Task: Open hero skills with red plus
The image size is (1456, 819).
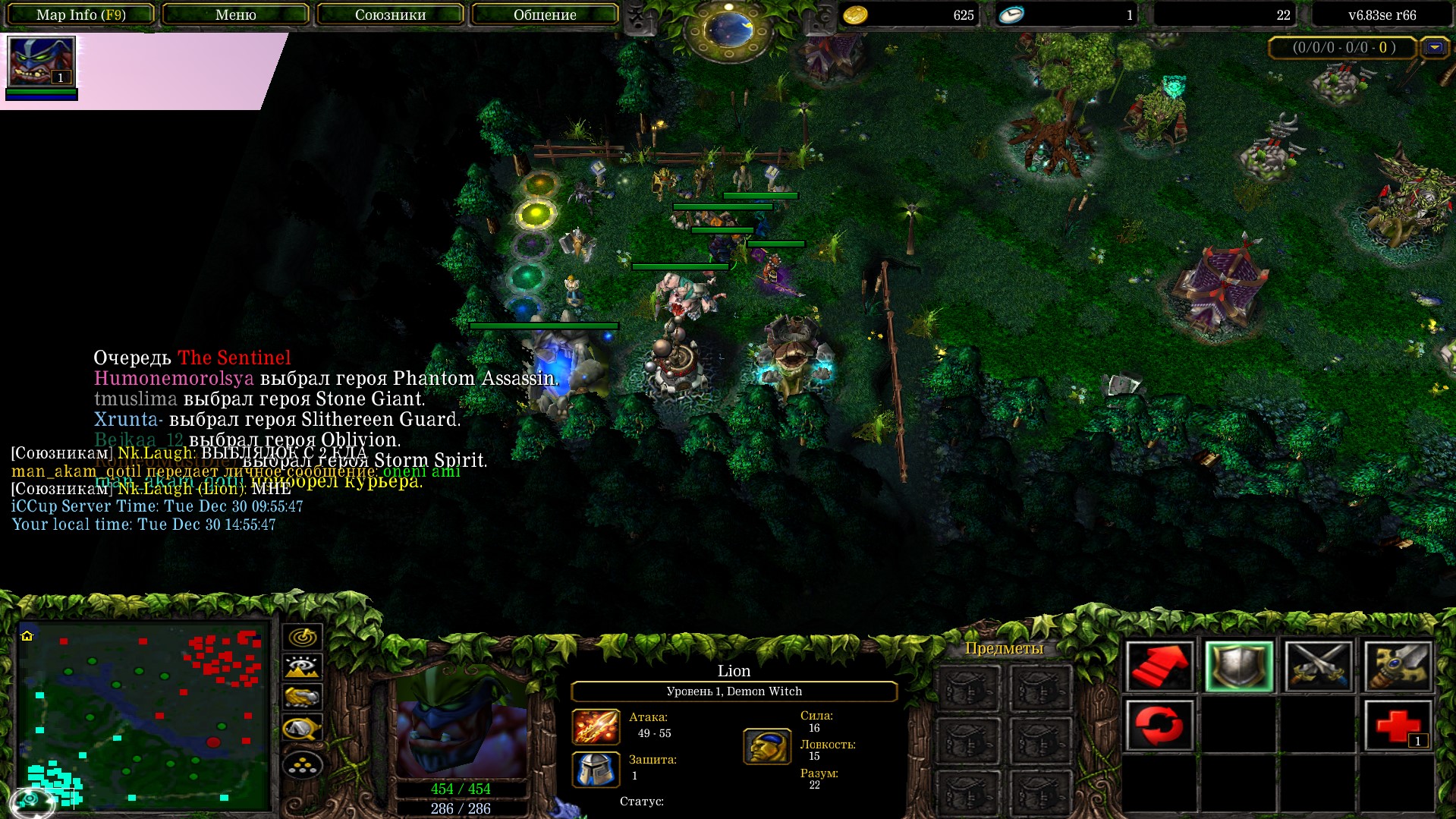Action: click(1398, 725)
